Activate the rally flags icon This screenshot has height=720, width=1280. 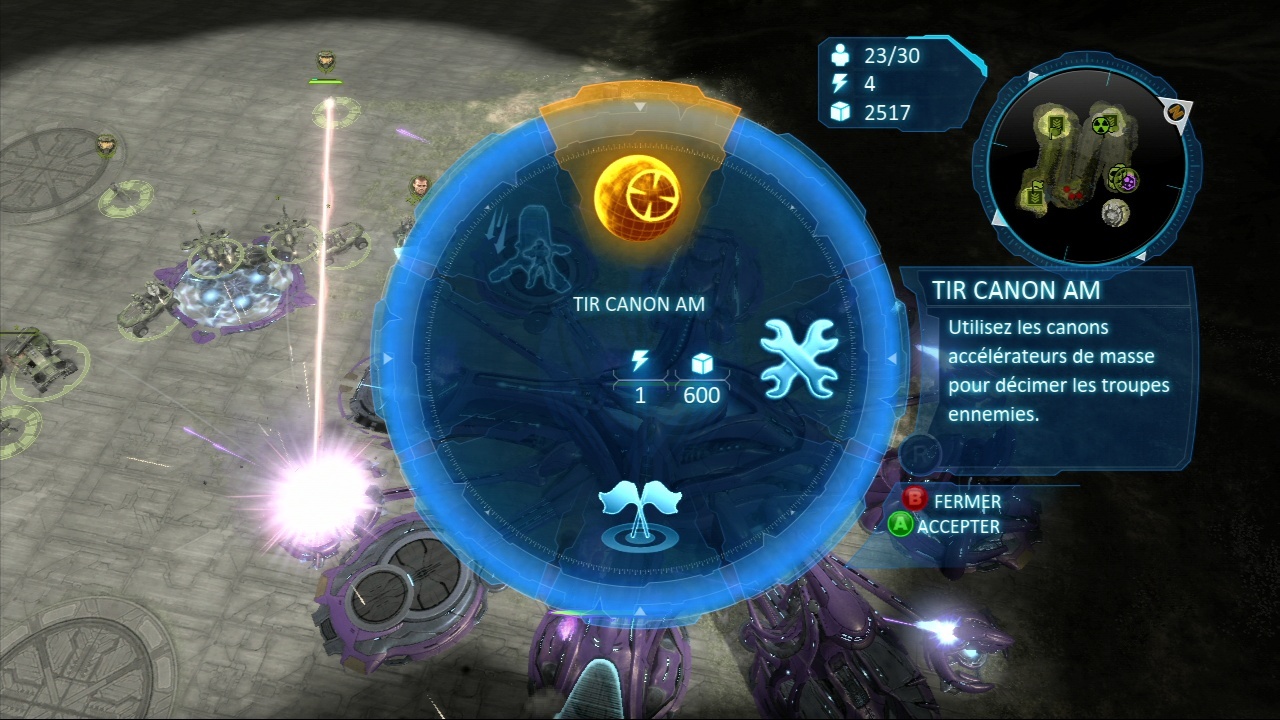pos(639,512)
